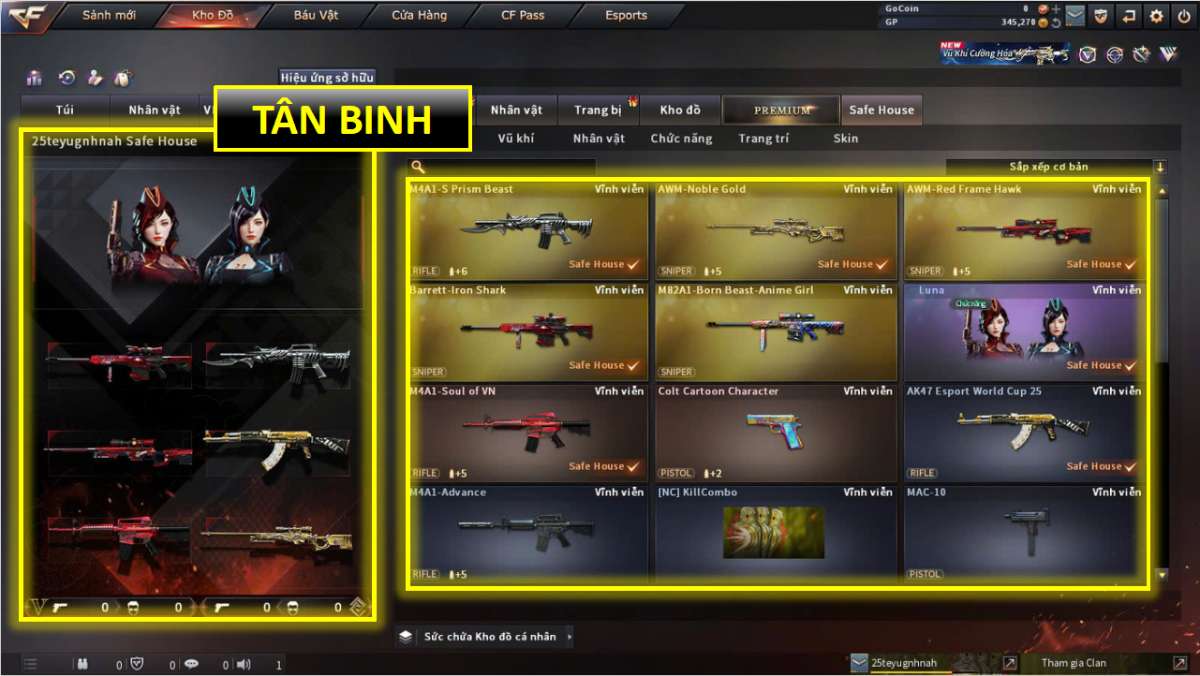Select the Safe House inventory tab

click(881, 110)
